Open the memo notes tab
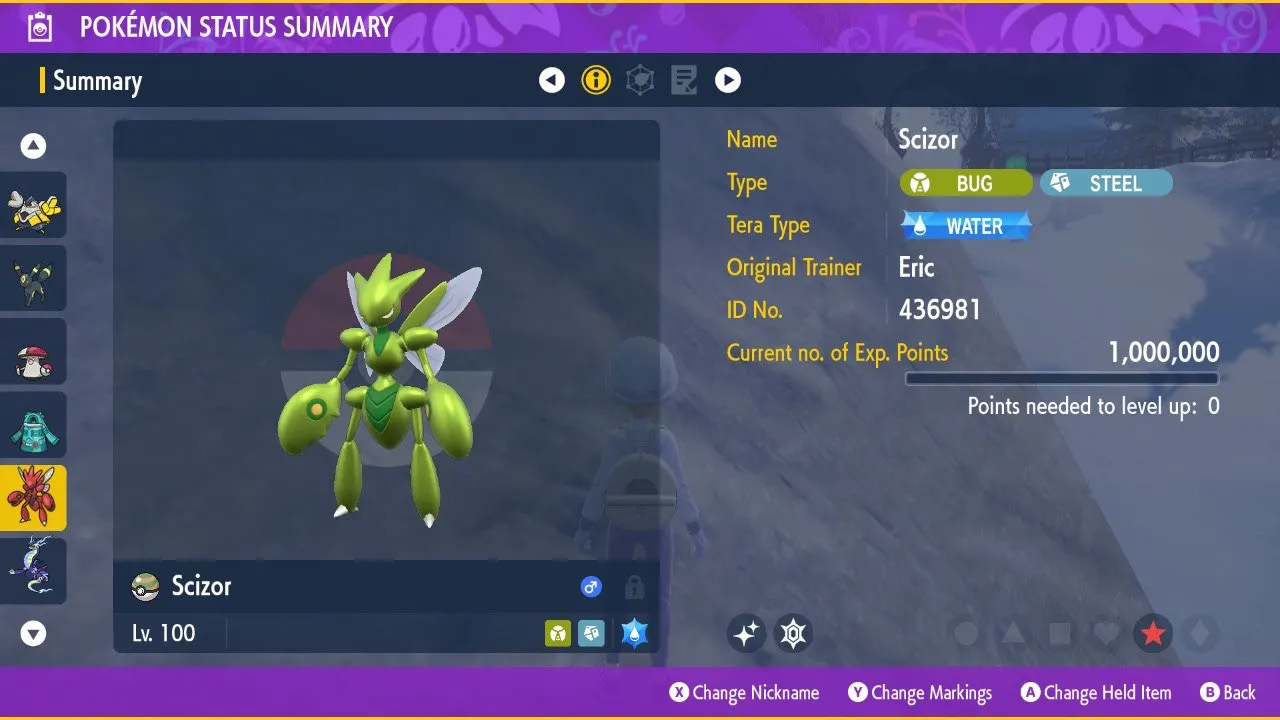Viewport: 1280px width, 720px height. 684,80
